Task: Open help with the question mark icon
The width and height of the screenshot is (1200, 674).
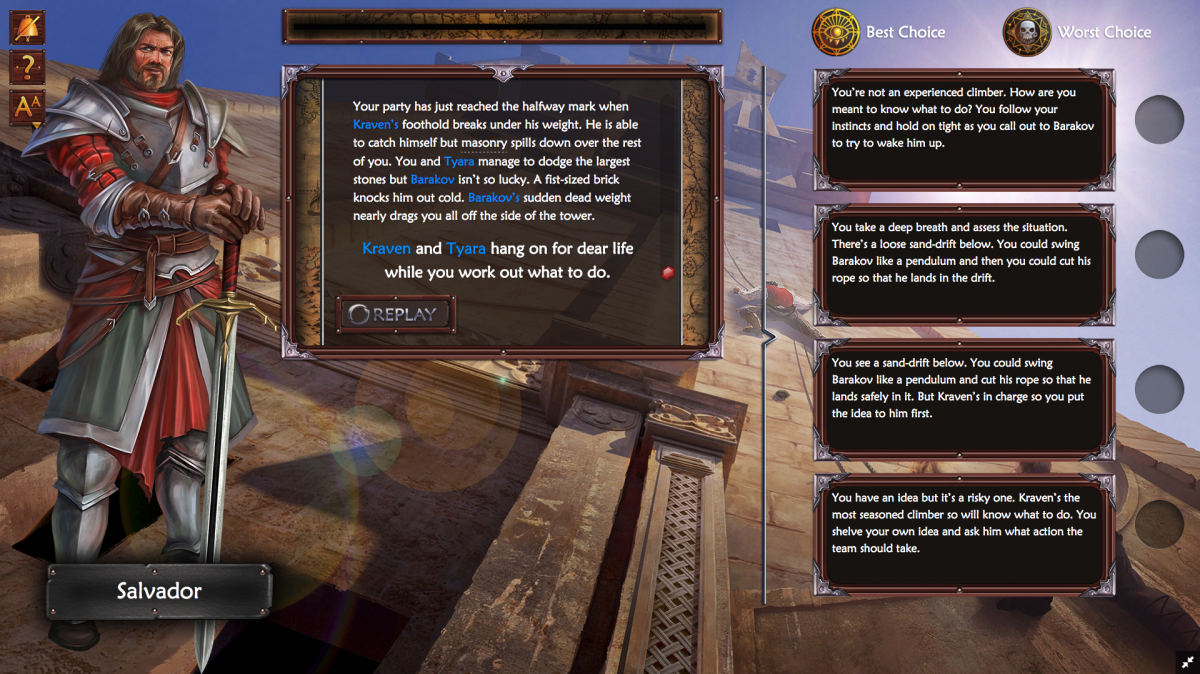Action: click(27, 68)
